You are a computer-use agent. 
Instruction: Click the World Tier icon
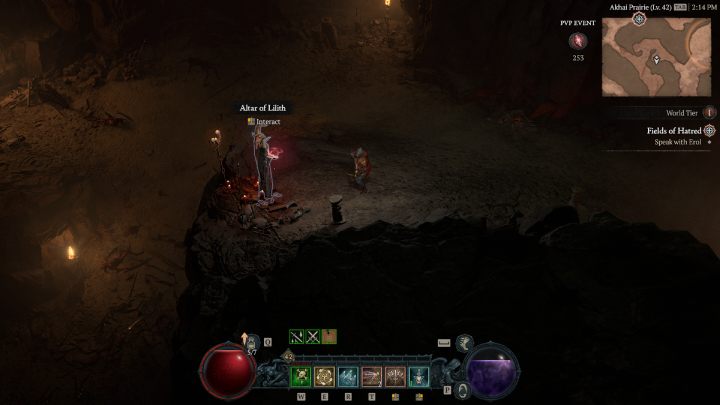(709, 113)
